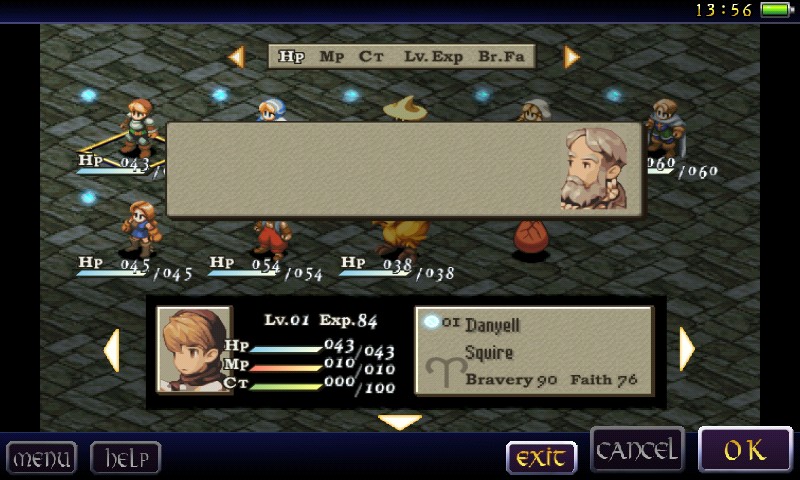Switch to the Lv.Exp display tab
The width and height of the screenshot is (800, 480).
(x=433, y=57)
